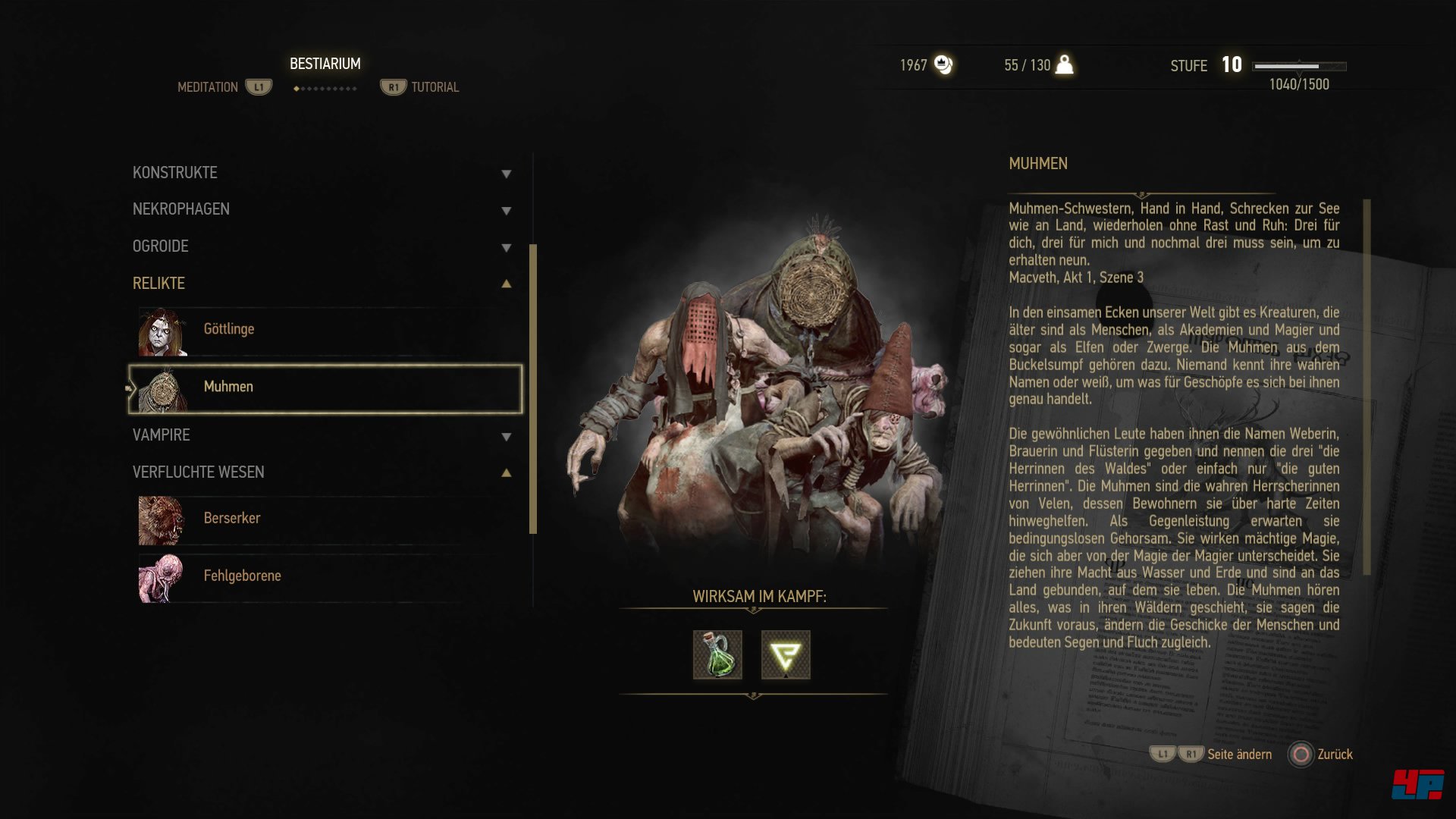Click the Muhmen description scrollbar
Viewport: 1456px width, 819px height.
pos(1367,387)
